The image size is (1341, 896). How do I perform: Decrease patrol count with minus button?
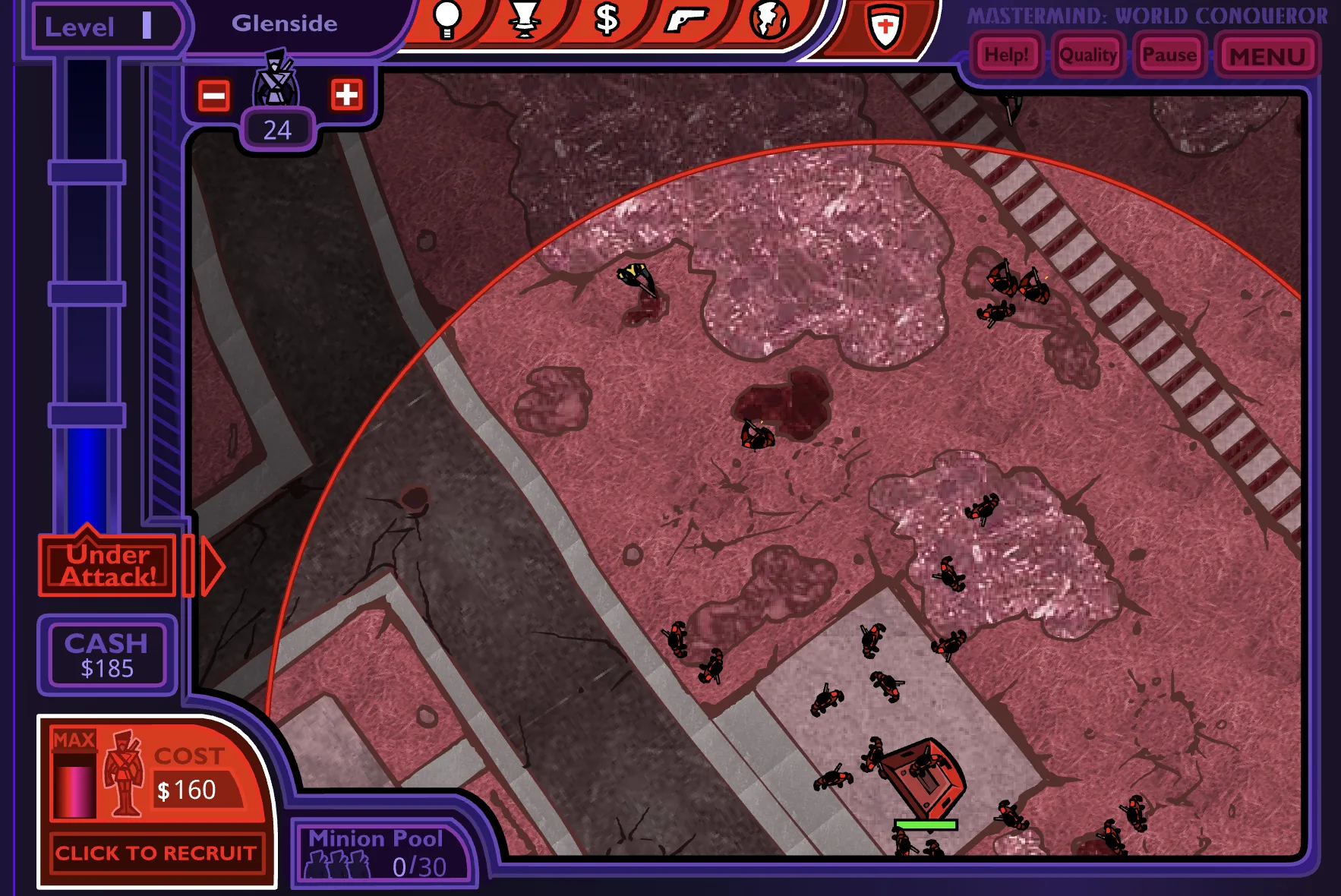(214, 96)
